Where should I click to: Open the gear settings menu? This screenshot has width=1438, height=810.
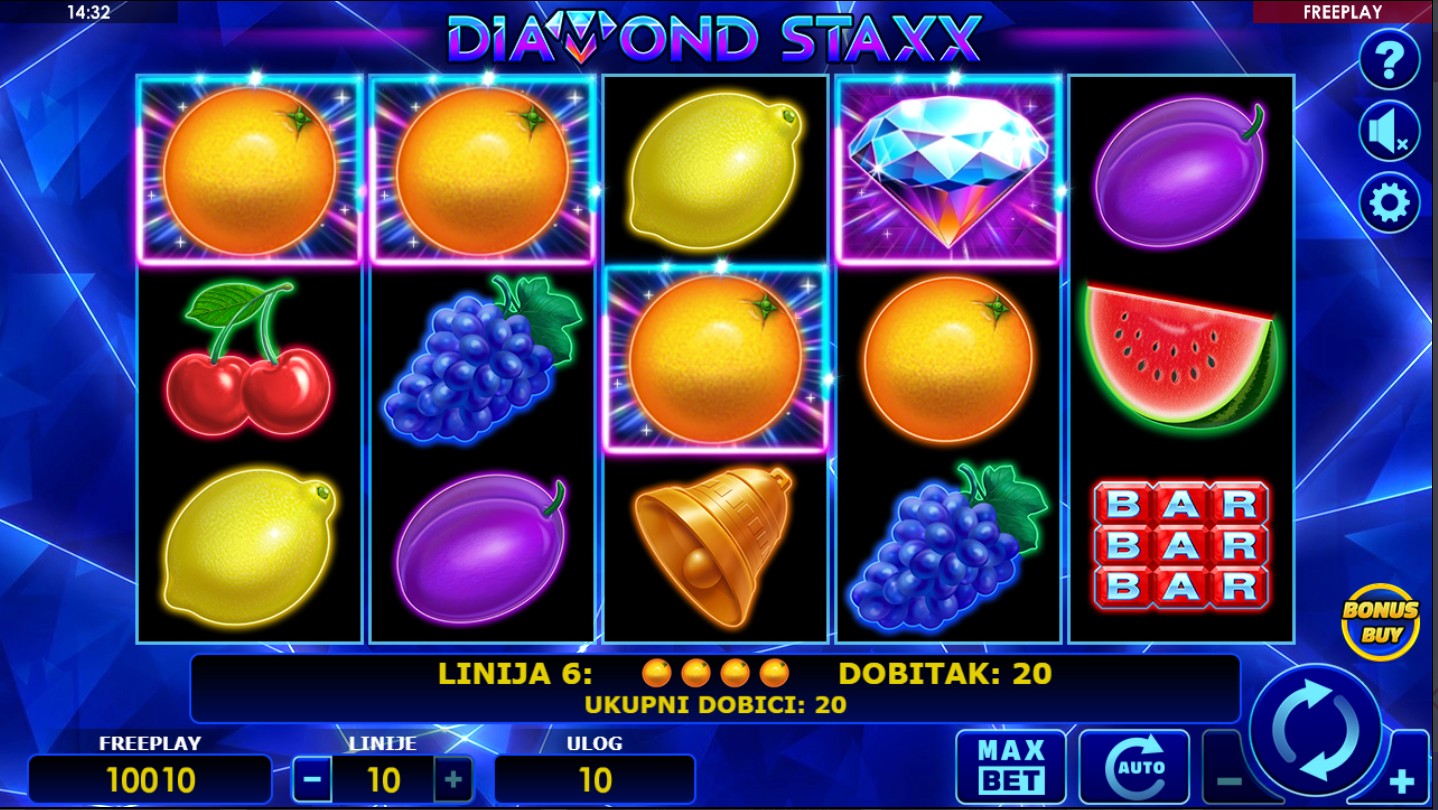pyautogui.click(x=1389, y=203)
